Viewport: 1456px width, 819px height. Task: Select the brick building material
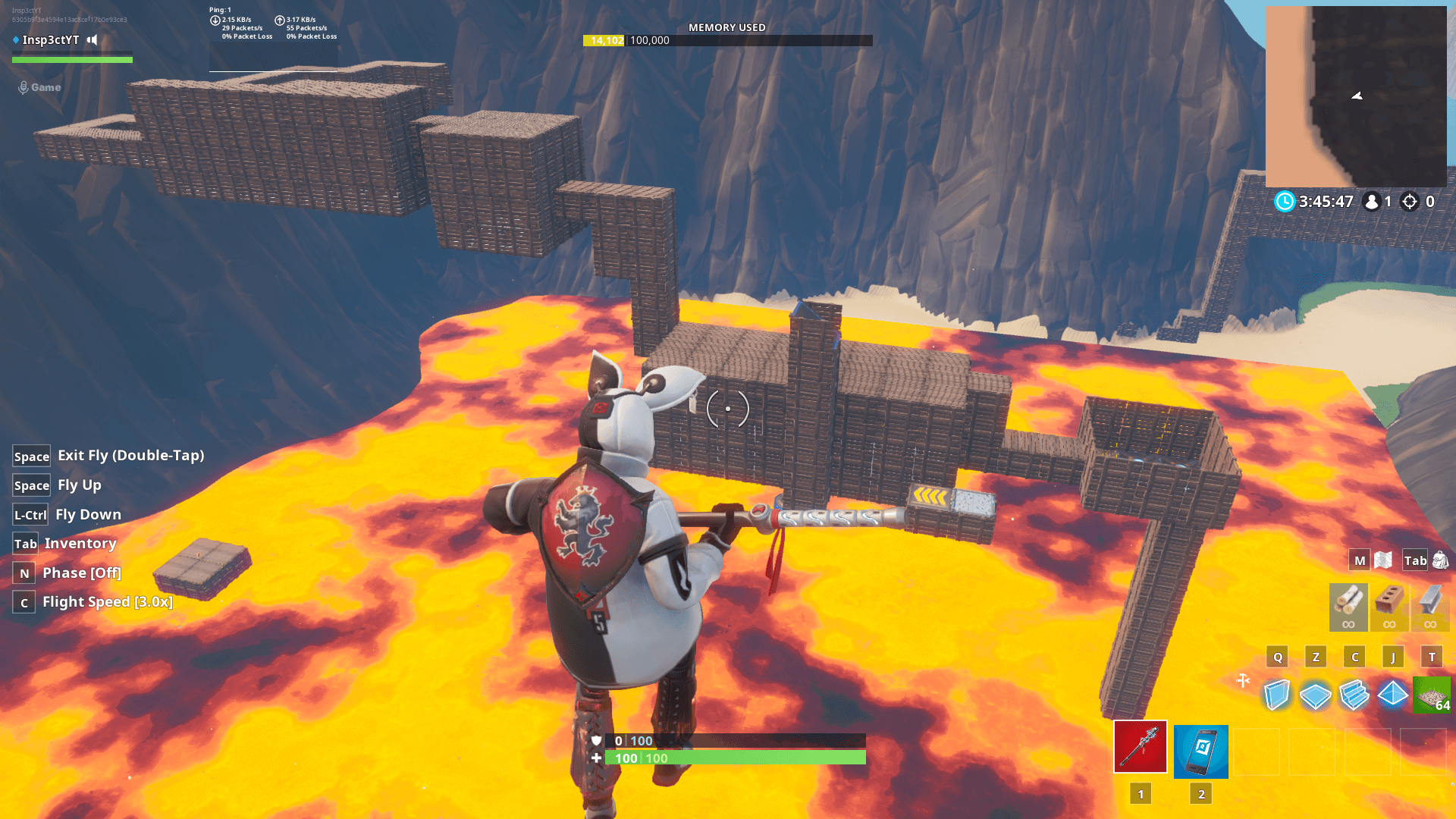pos(1389,605)
